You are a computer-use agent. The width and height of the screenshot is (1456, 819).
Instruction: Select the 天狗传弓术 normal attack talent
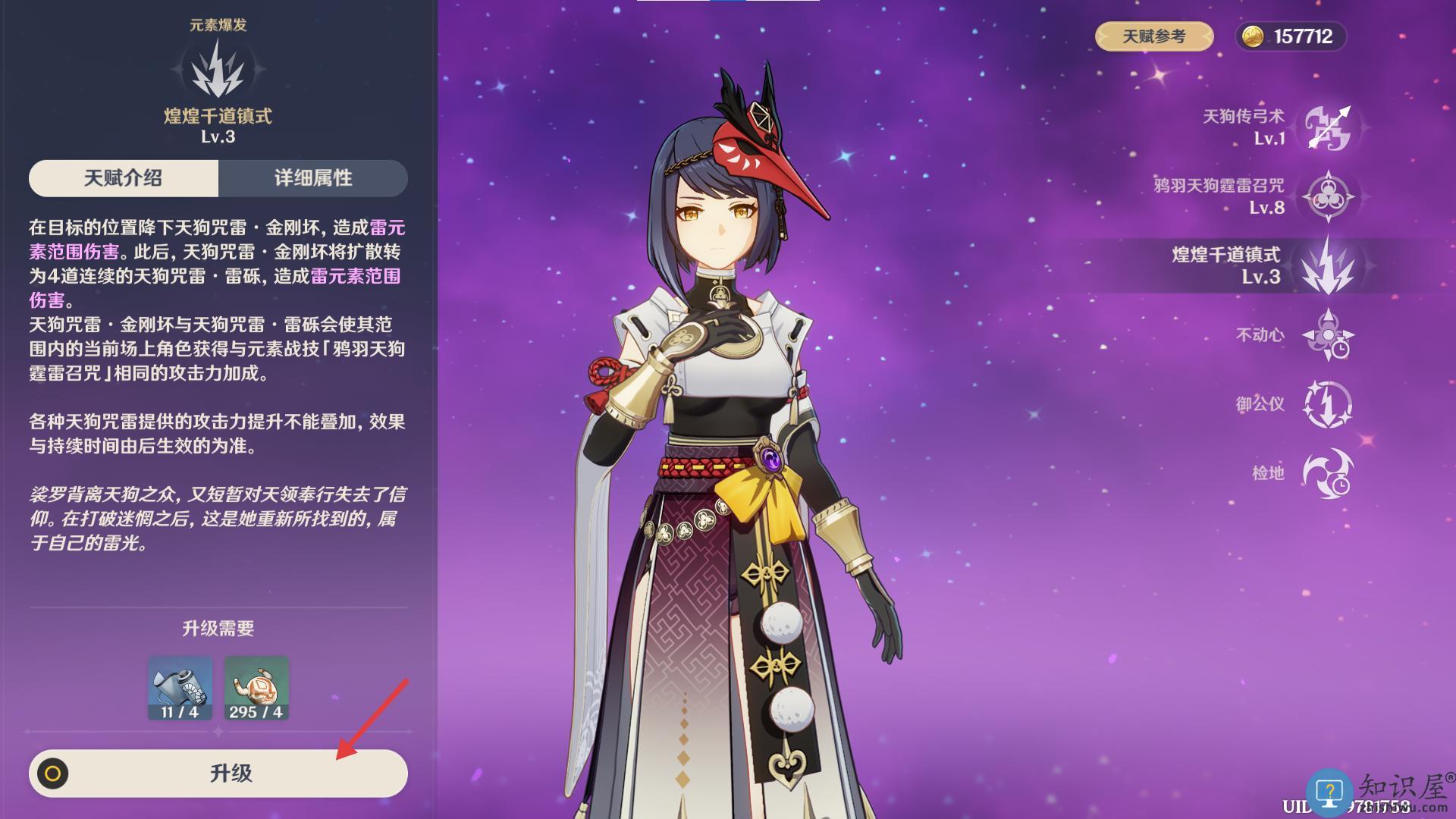(1327, 127)
